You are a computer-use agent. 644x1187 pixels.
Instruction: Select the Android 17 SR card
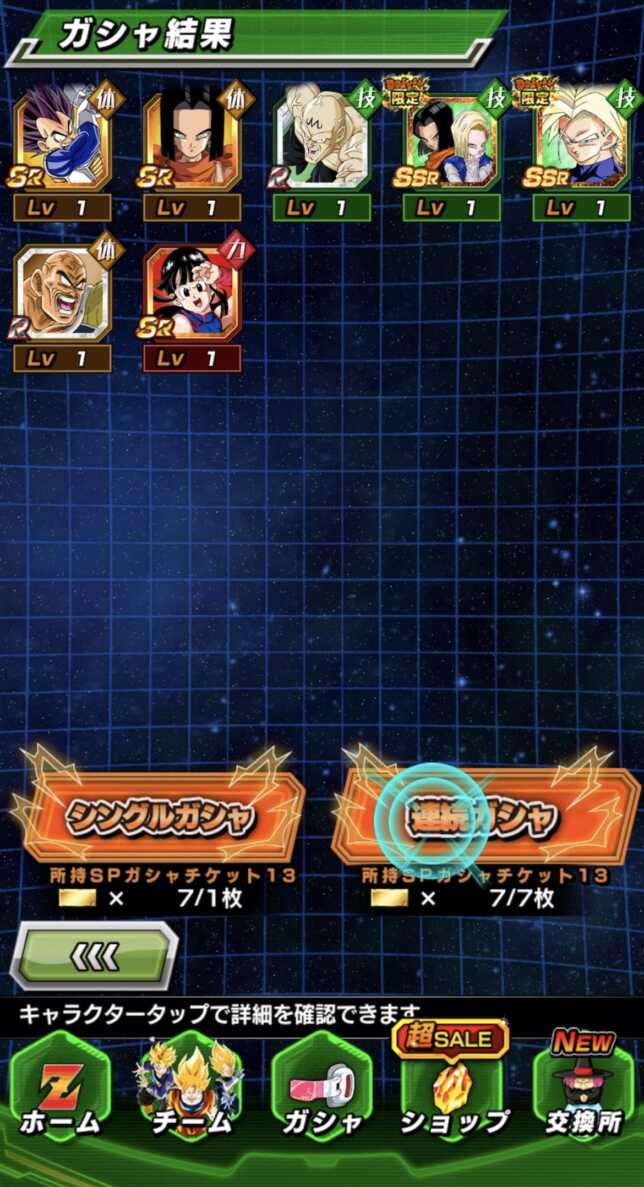[192, 138]
